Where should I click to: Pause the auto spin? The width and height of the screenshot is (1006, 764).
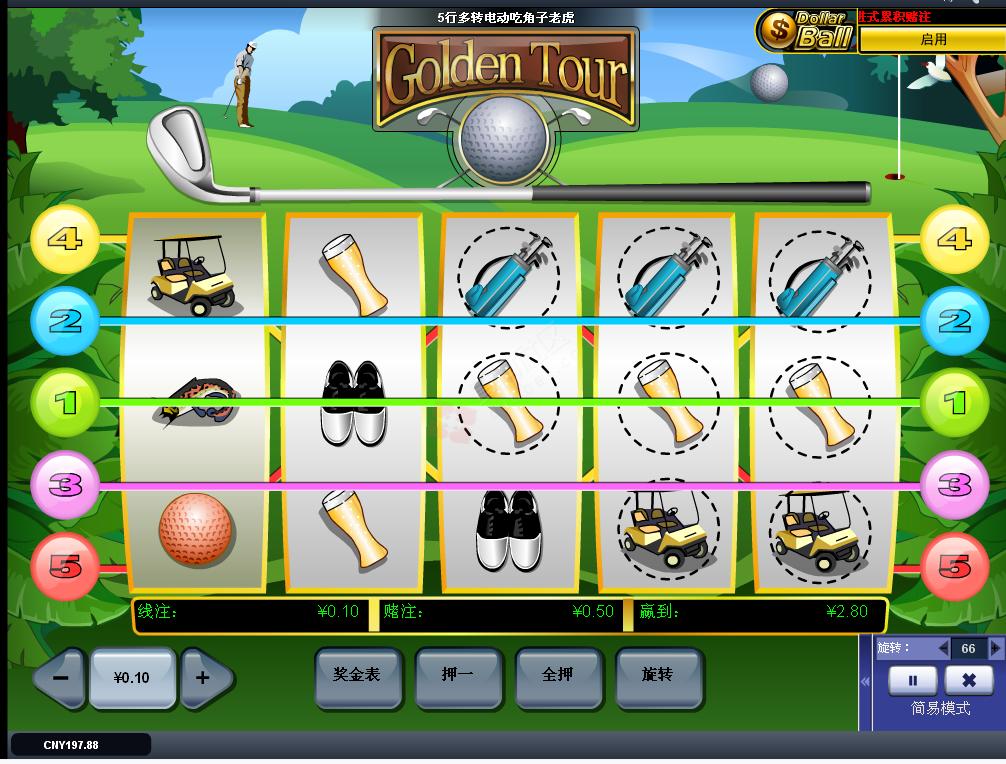[x=912, y=681]
